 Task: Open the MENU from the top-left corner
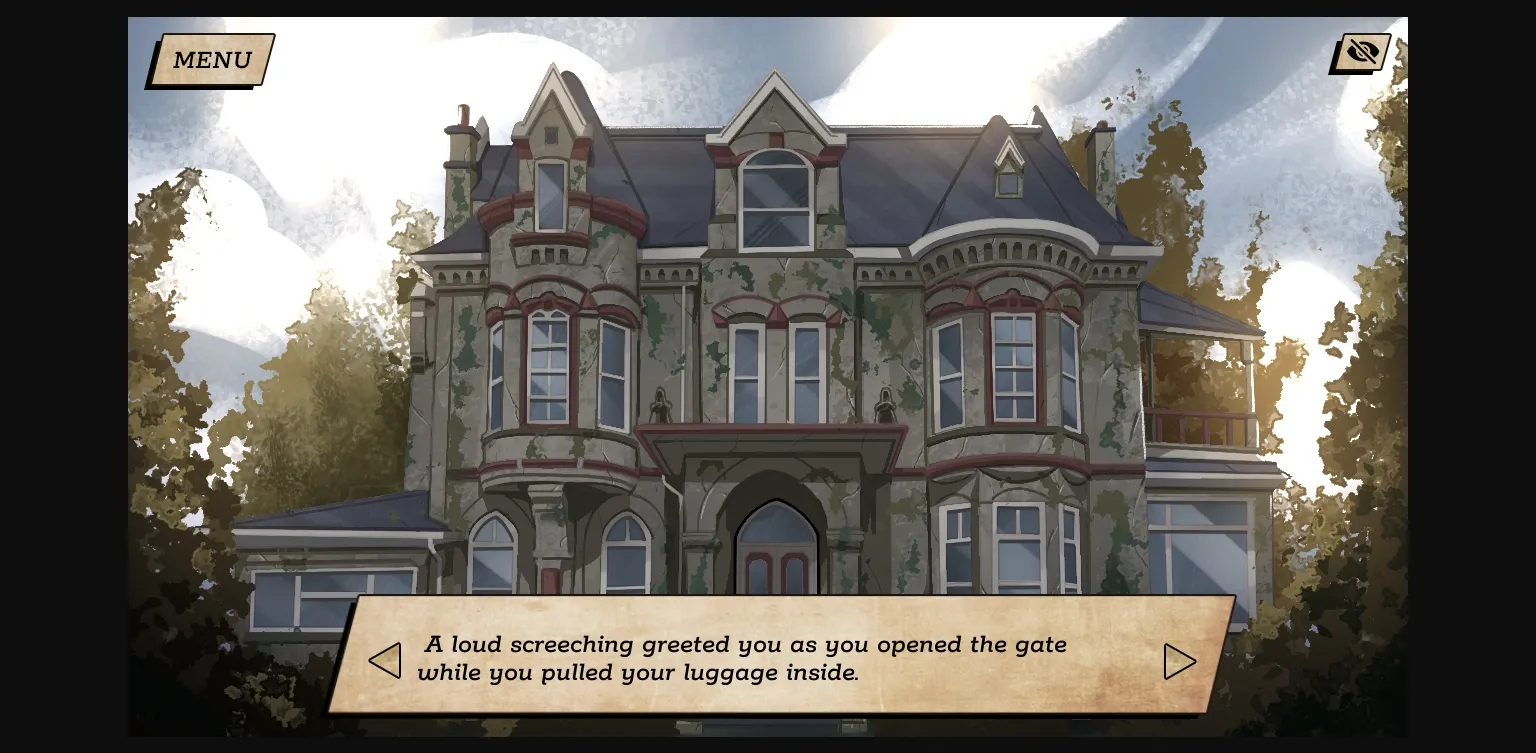click(x=211, y=60)
